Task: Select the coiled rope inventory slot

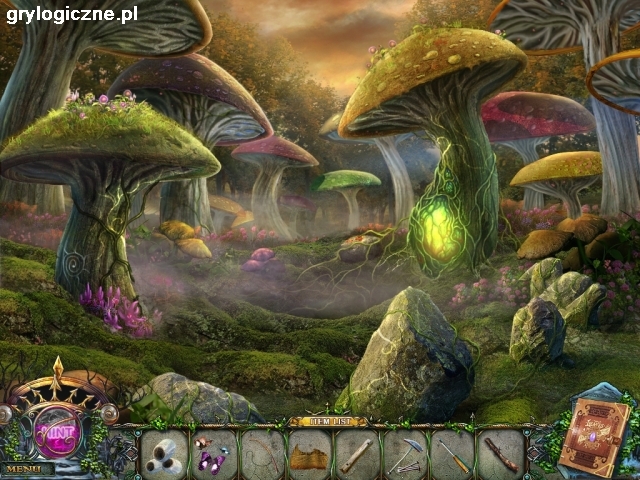Action: pos(262,453)
